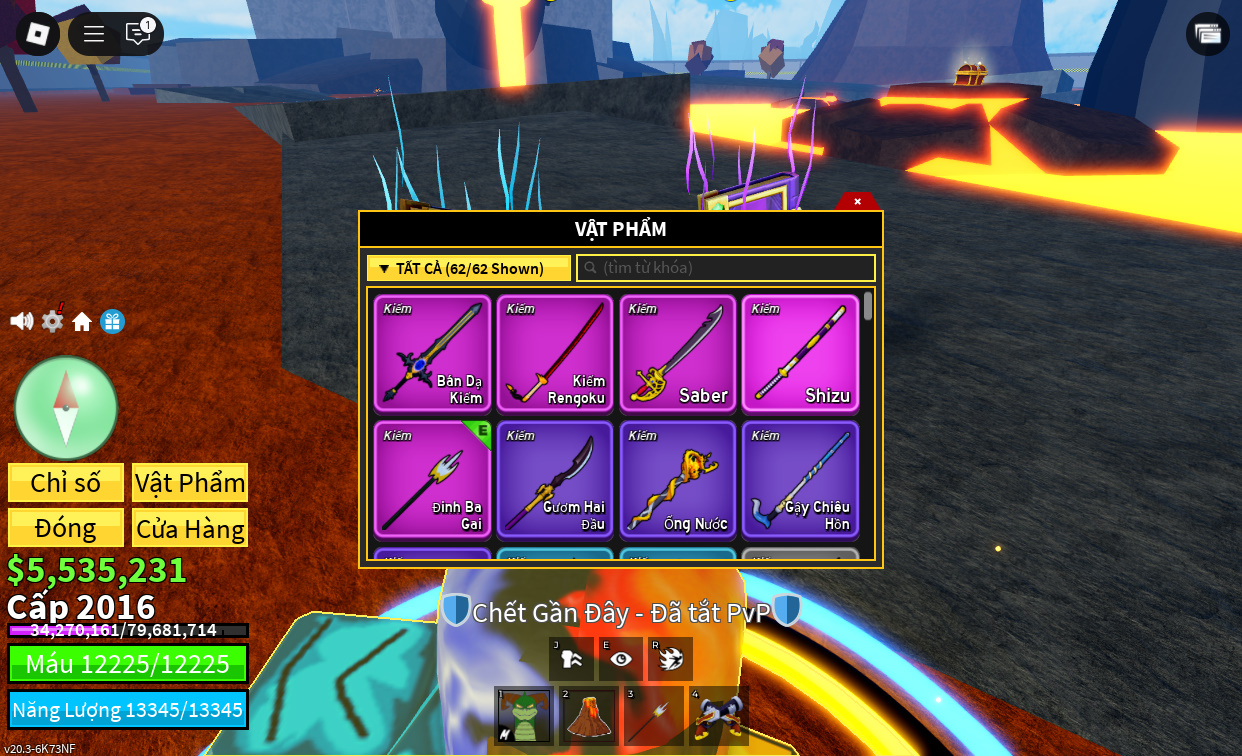Screen dimensions: 1242x756
Task: Open the Tất Cả filter dropdown
Action: click(x=468, y=268)
